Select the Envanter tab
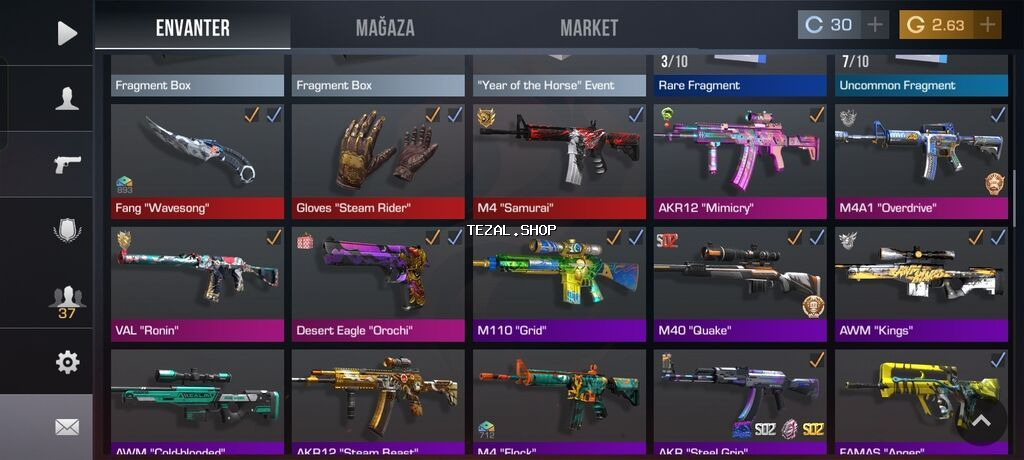 pos(193,28)
